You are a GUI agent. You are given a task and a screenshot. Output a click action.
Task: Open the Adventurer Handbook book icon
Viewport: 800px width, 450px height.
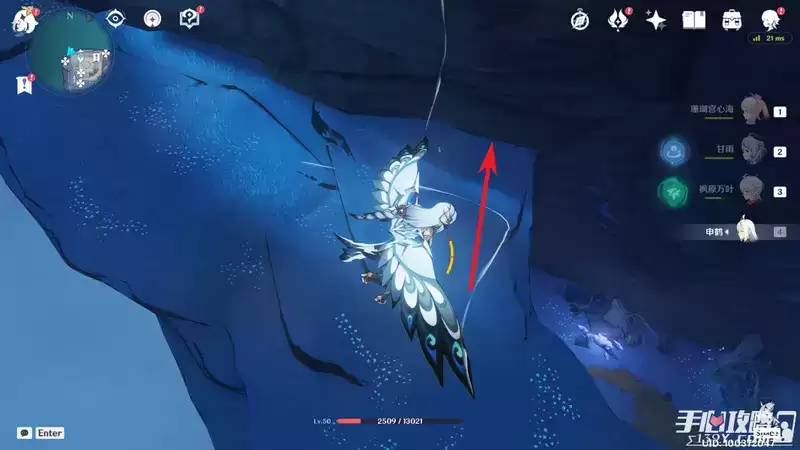[694, 19]
